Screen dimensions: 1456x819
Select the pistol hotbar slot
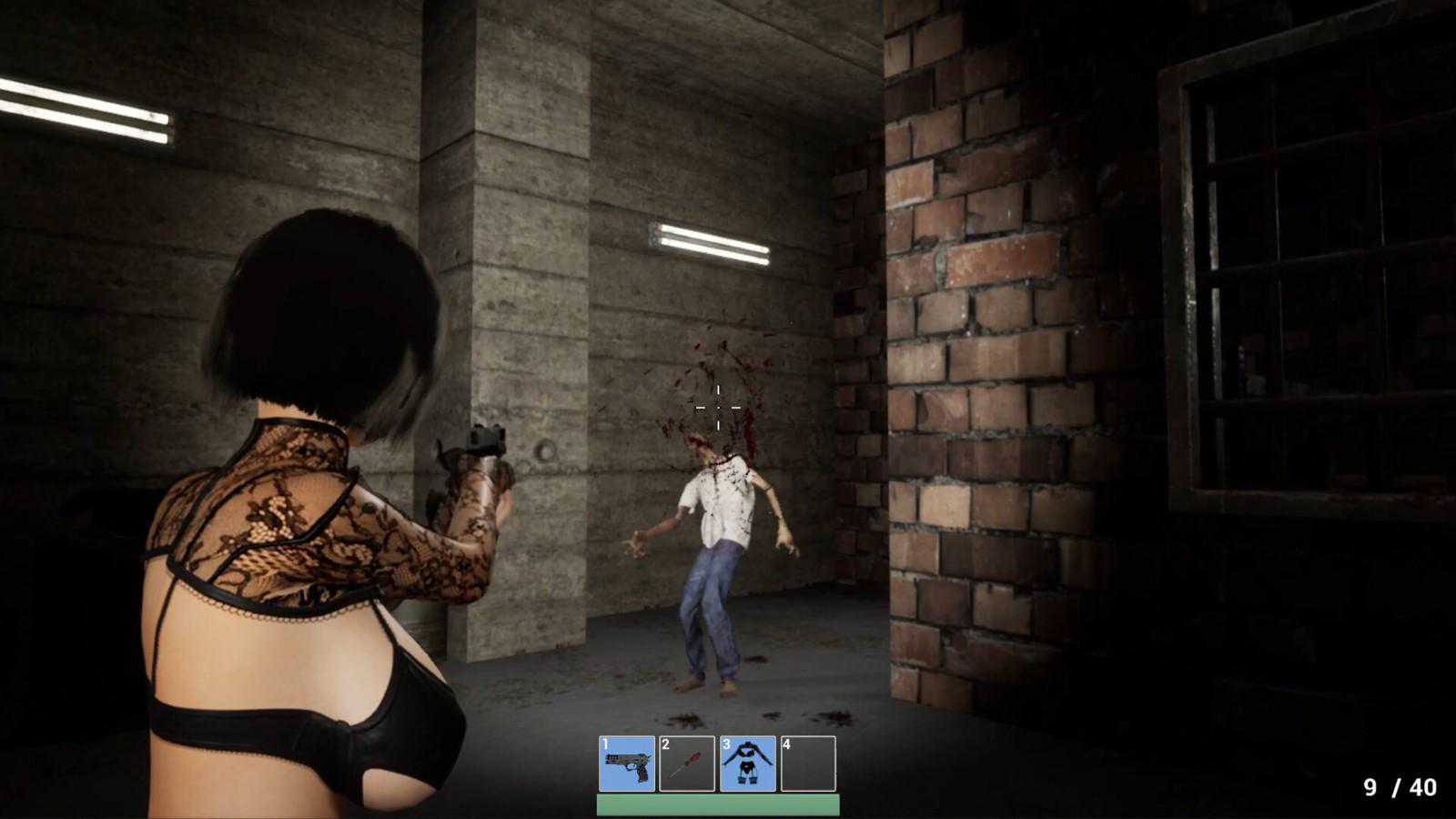[627, 763]
